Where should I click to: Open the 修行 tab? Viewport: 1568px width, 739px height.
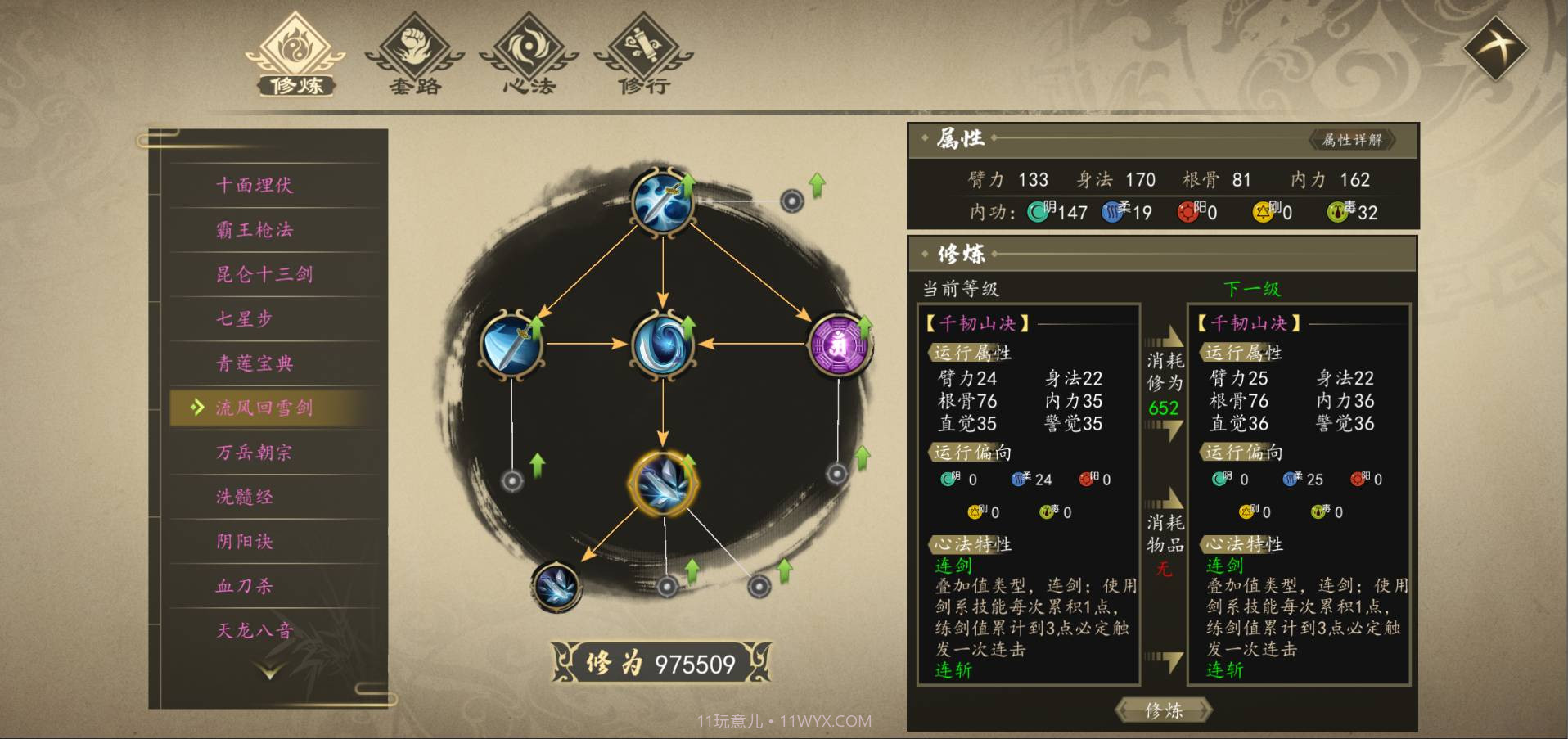tap(643, 54)
